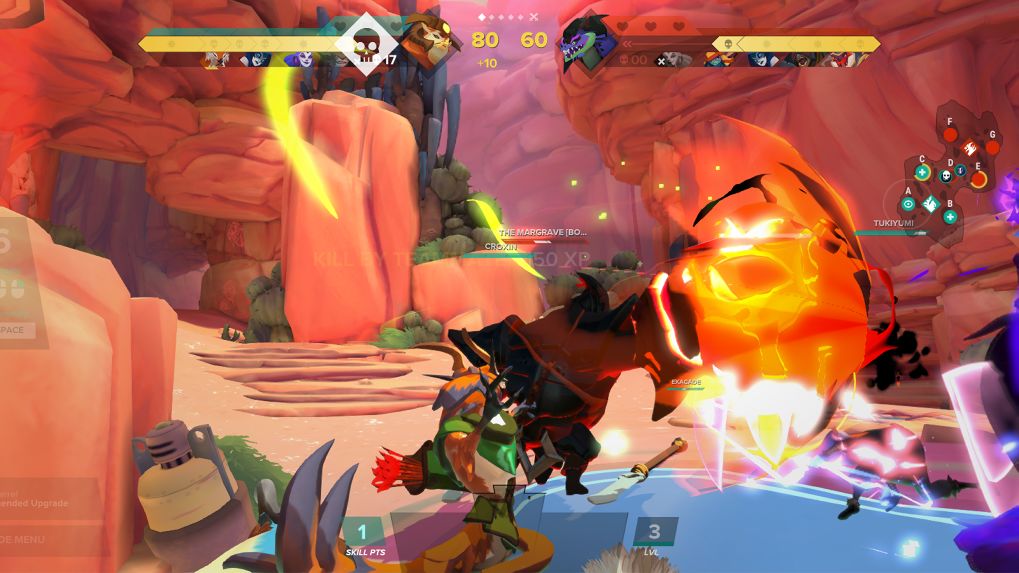This screenshot has width=1019, height=573.
Task: Click the skull marker at point D
Action: click(x=945, y=175)
